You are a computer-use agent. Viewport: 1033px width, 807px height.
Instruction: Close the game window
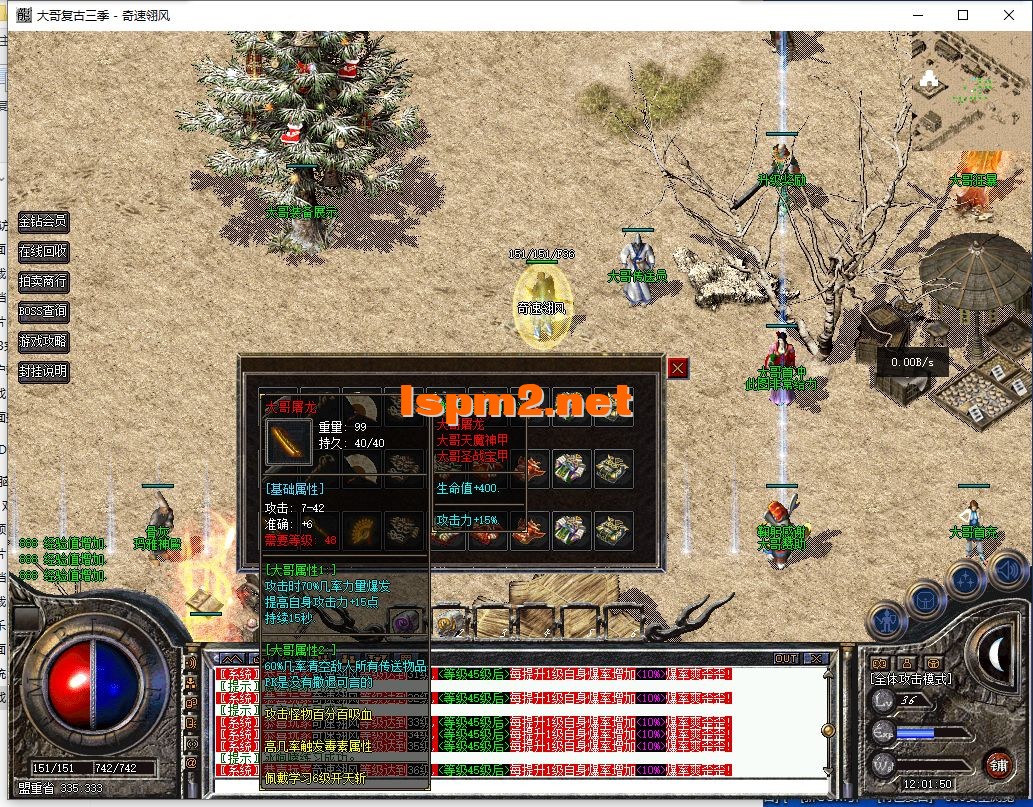tap(1009, 15)
